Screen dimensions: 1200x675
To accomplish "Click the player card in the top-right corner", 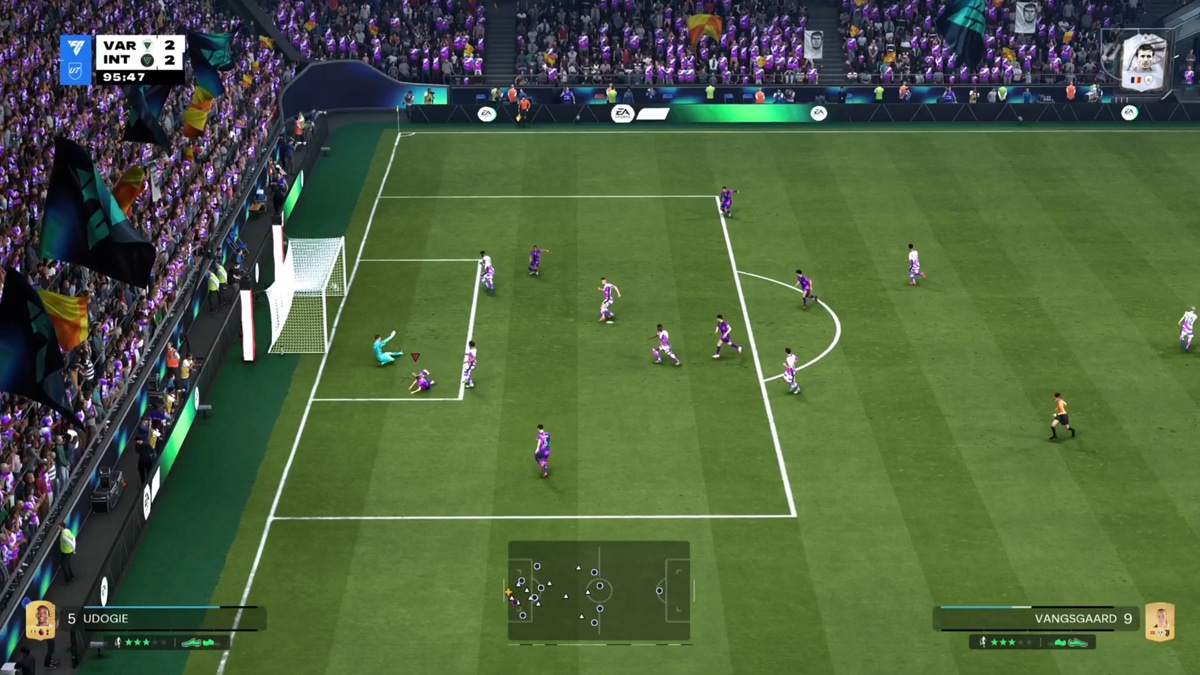I will coord(1143,62).
